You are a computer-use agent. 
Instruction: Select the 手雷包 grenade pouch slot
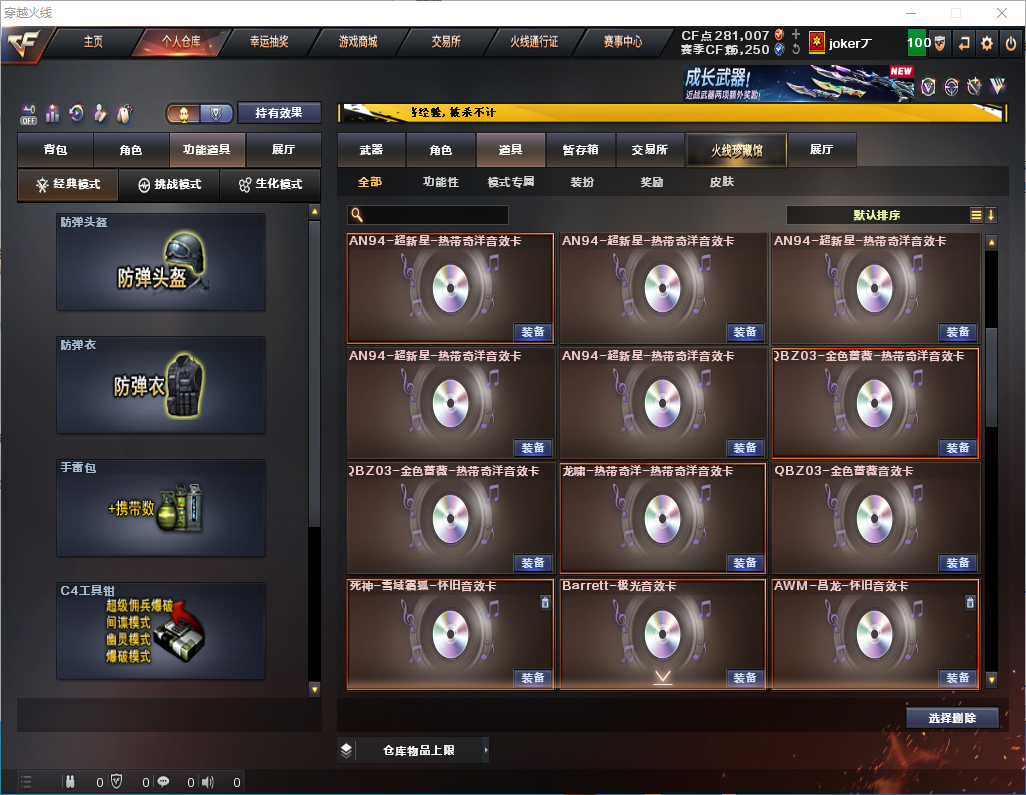(161, 508)
